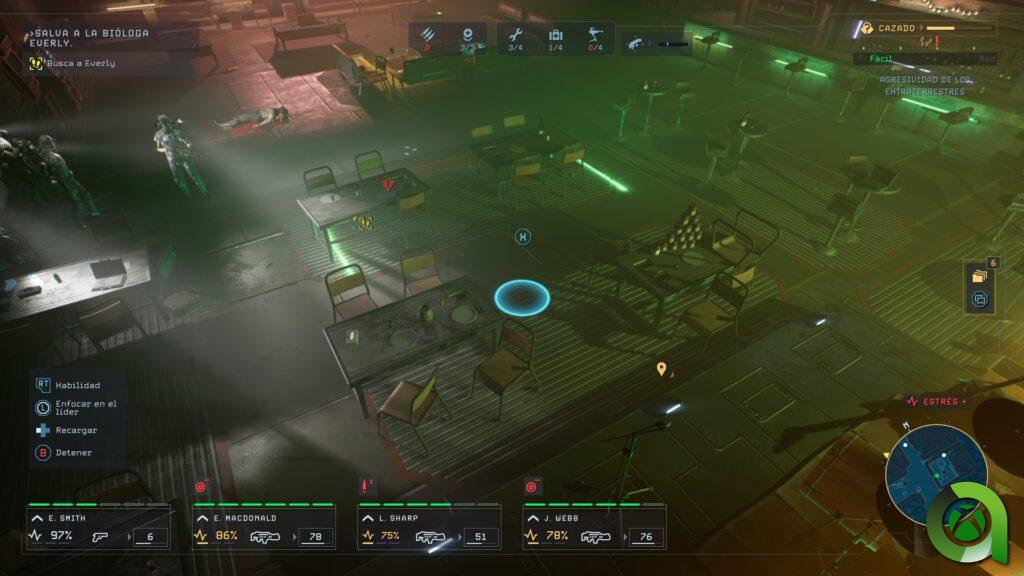Select the medkit resource icon
The image size is (1024, 576).
pyautogui.click(x=556, y=36)
